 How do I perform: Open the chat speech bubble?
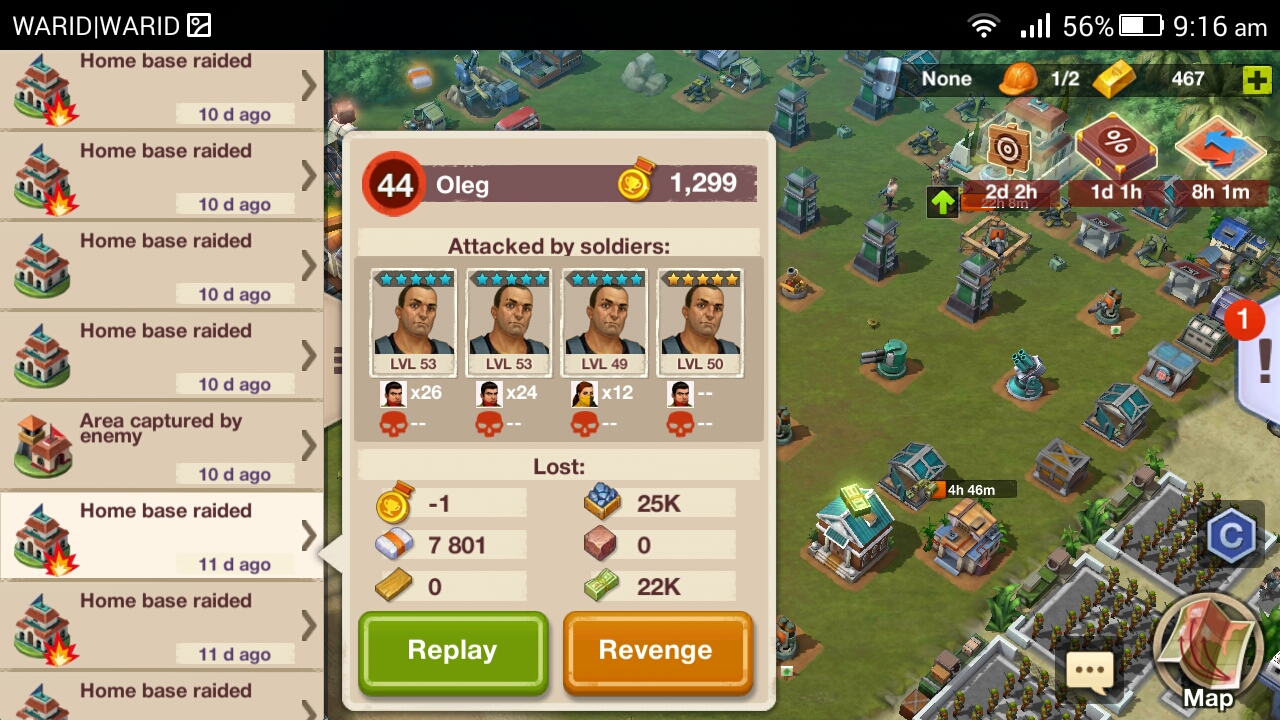1089,670
